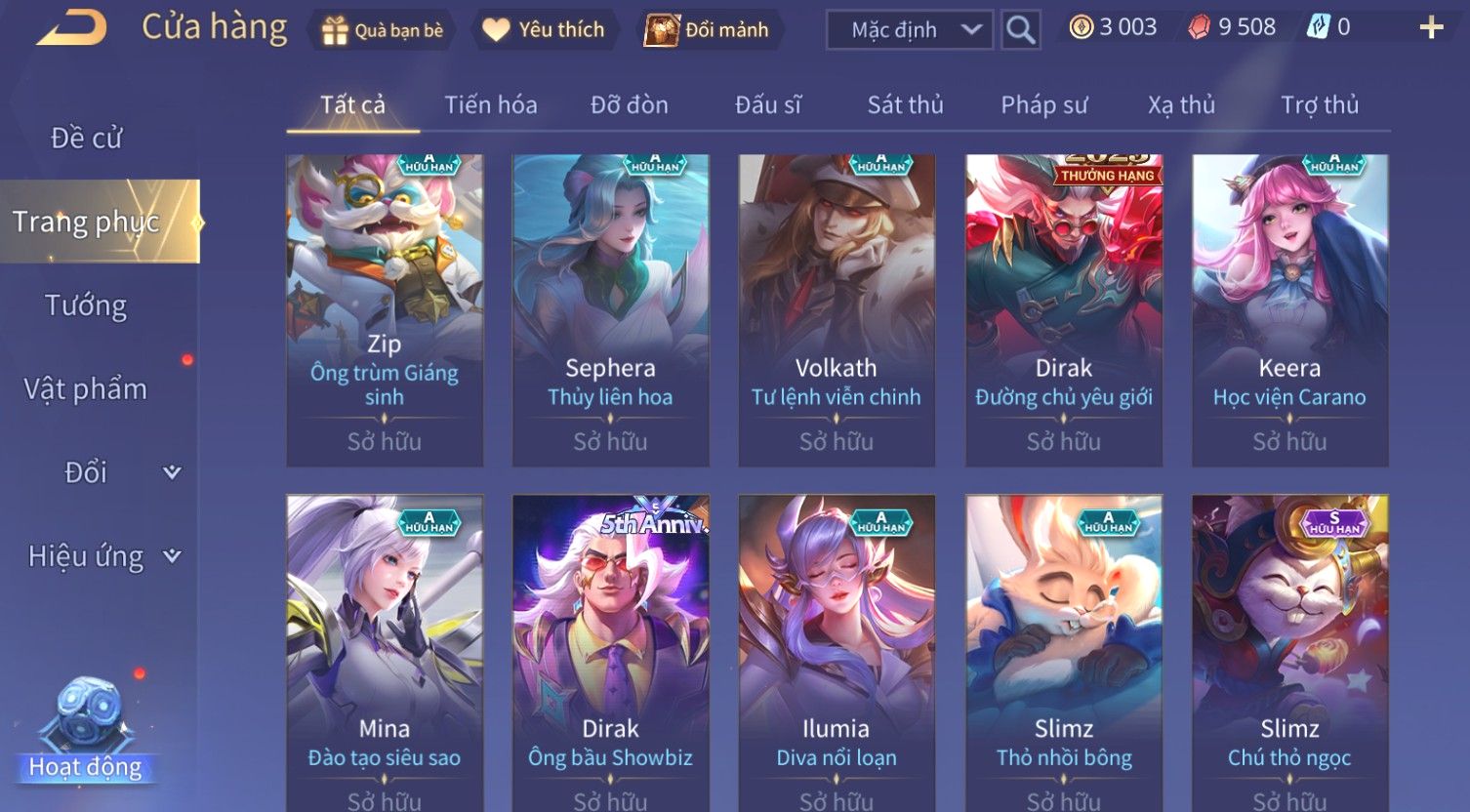Image resolution: width=1470 pixels, height=812 pixels.
Task: Open Đổi mảnh fragment exchange
Action: point(708,30)
